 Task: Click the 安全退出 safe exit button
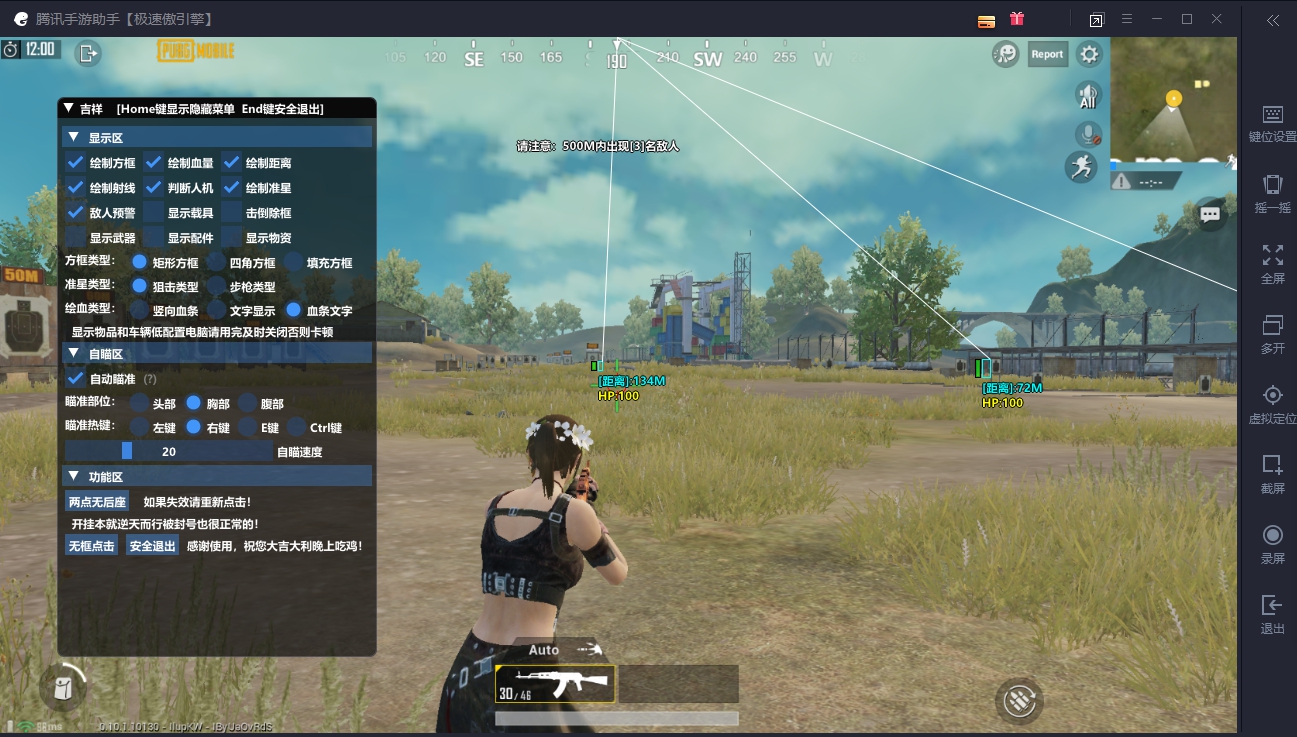[x=151, y=545]
